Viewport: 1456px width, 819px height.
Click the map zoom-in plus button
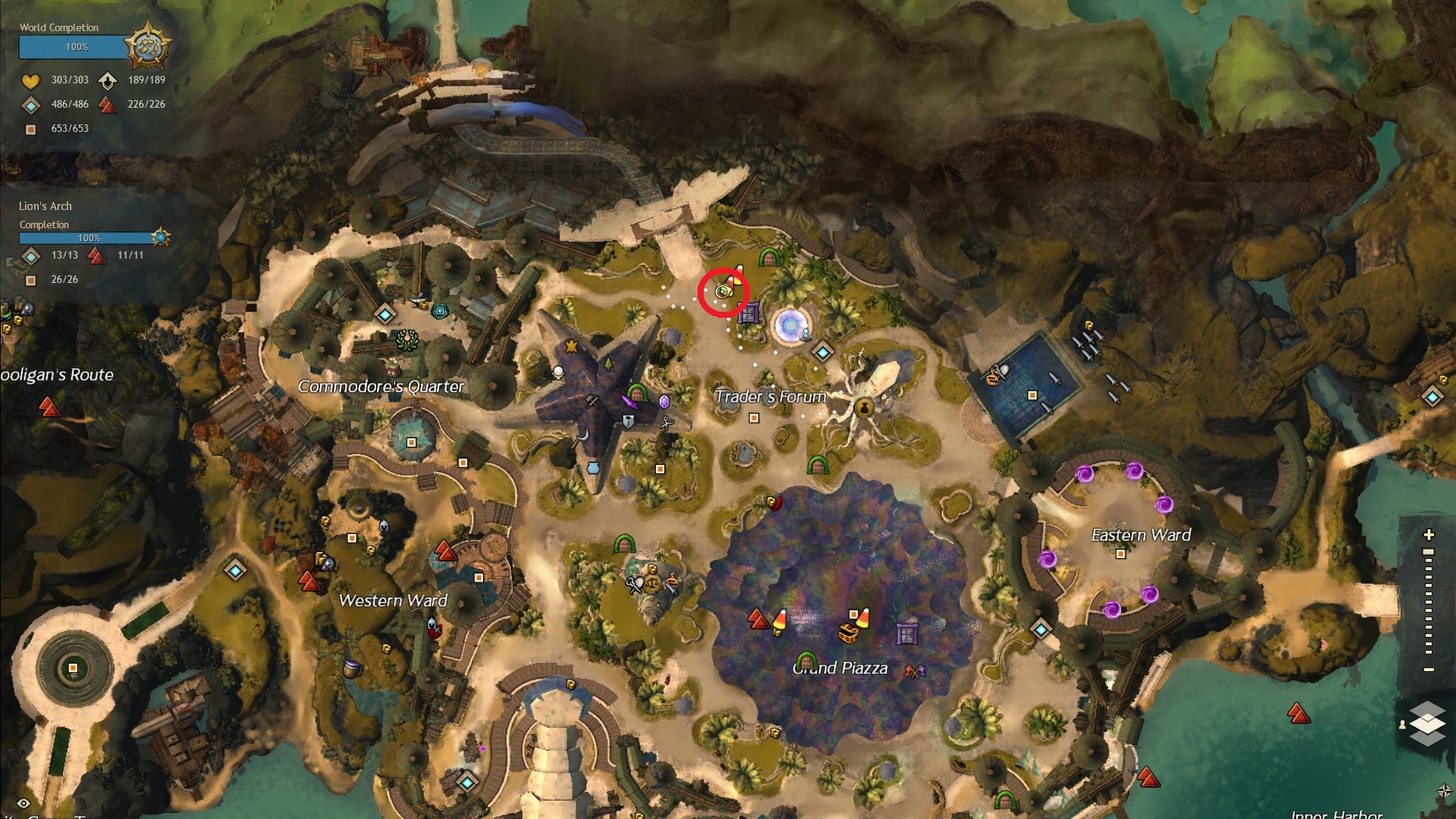click(x=1429, y=535)
